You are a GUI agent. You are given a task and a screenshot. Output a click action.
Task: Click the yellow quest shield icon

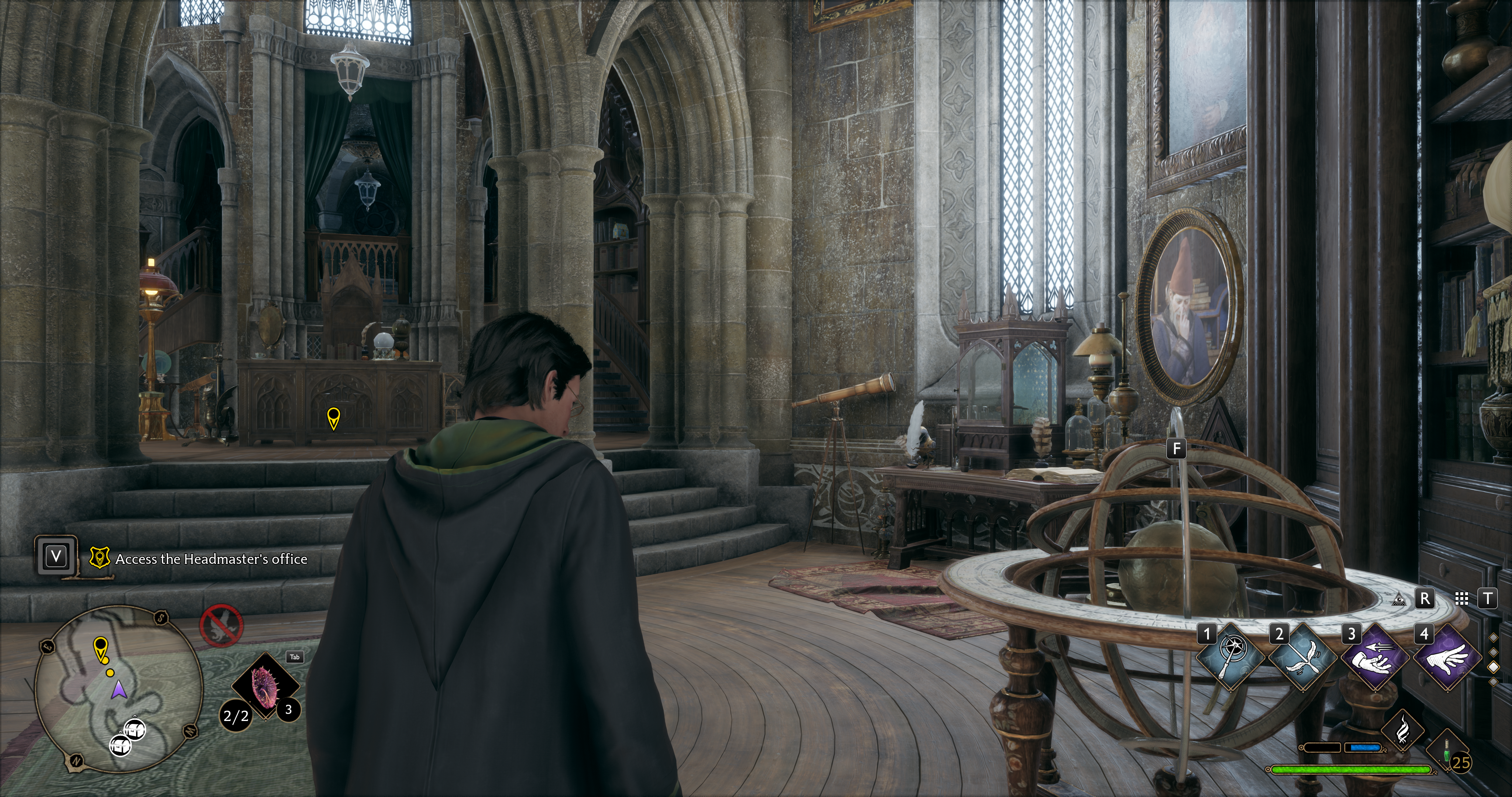coord(100,558)
